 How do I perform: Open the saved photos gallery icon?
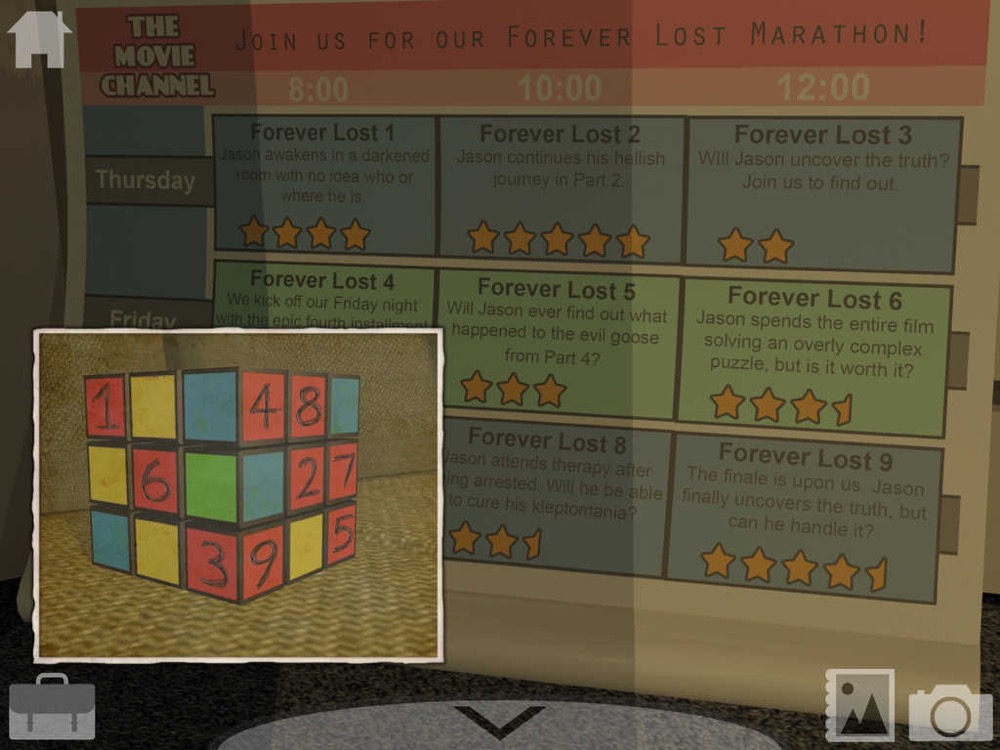[x=859, y=705]
